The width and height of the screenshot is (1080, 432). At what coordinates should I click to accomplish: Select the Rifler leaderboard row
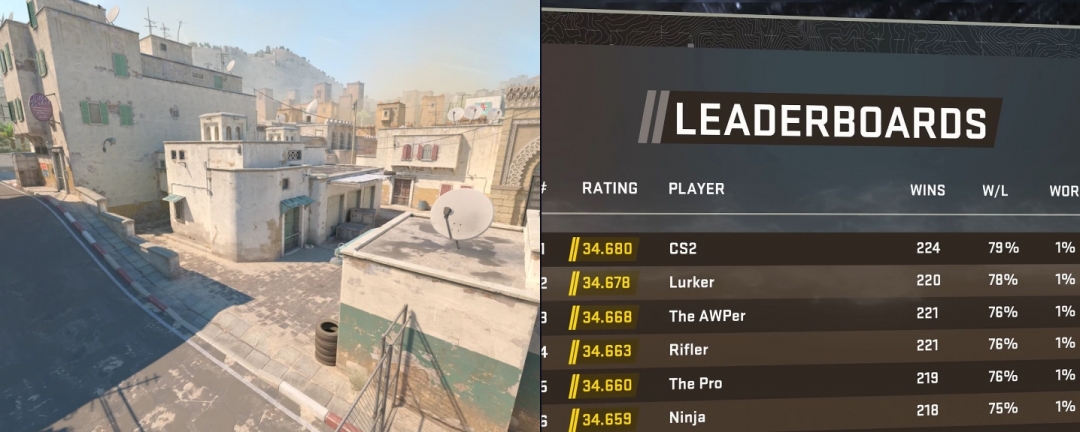(x=688, y=350)
